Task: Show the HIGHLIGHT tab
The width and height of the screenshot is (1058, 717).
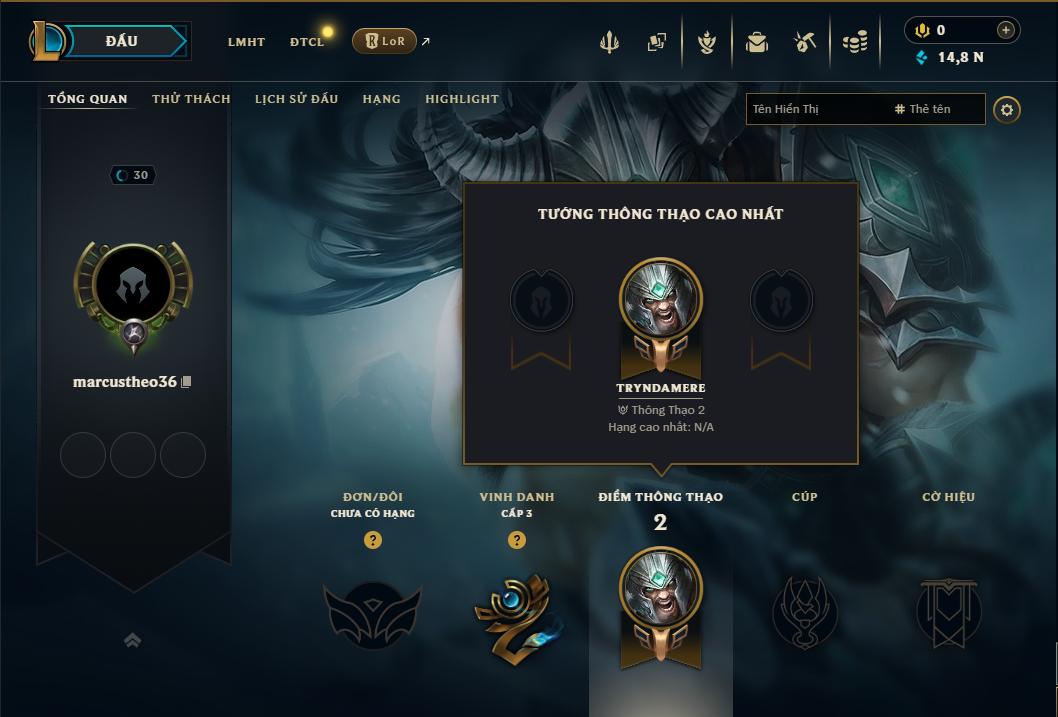Action: point(462,99)
